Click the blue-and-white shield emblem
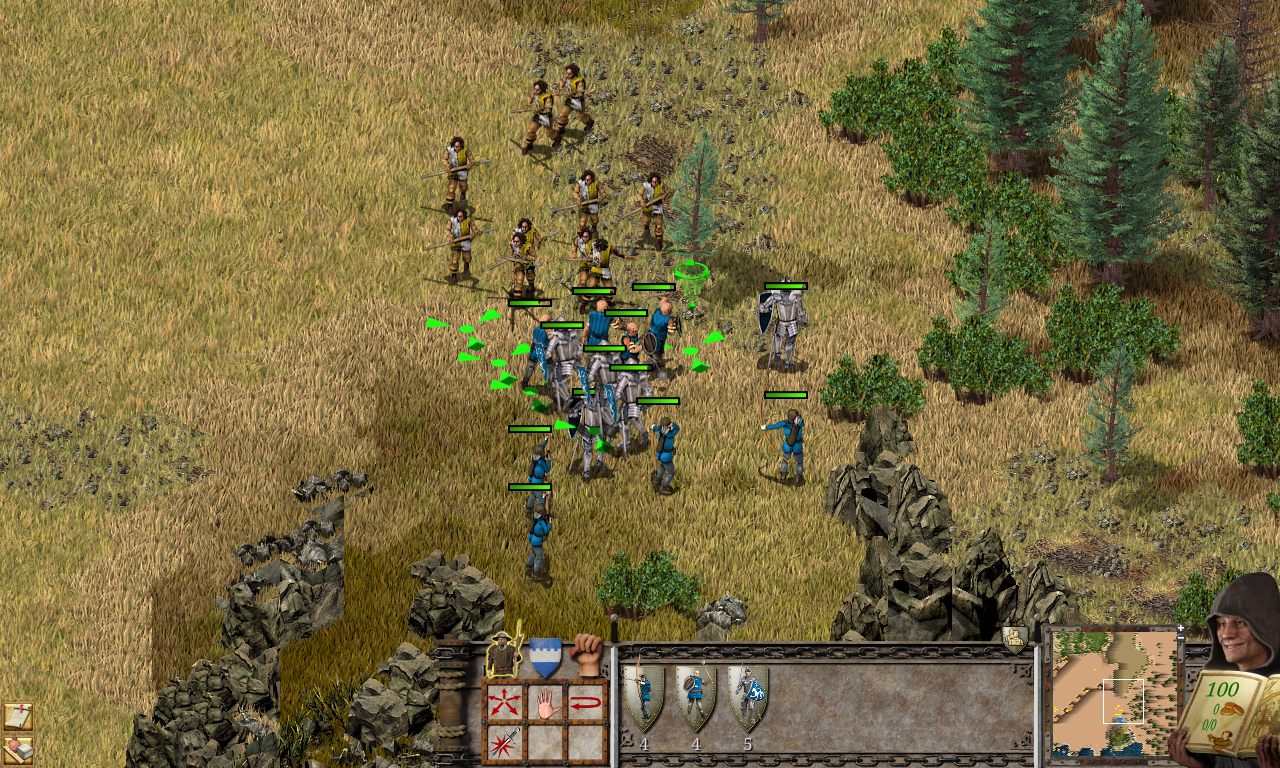This screenshot has width=1280, height=768. (544, 655)
